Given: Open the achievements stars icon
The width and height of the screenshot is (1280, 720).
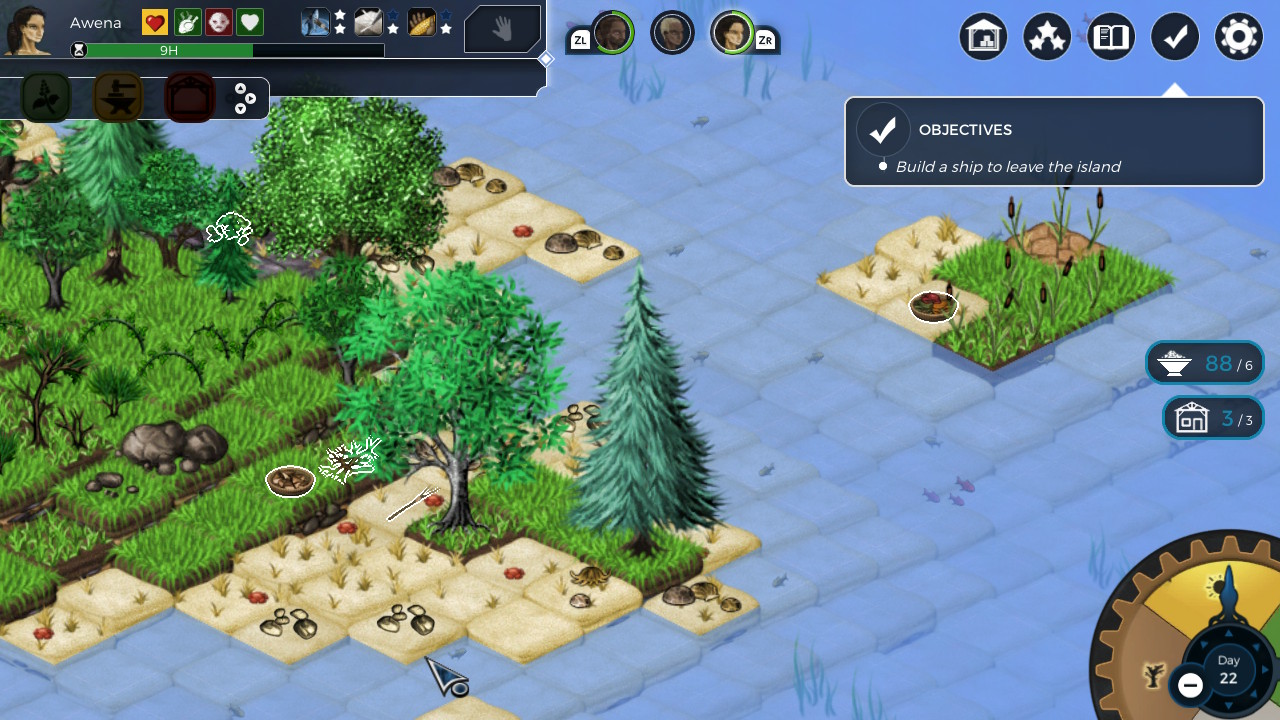Looking at the screenshot, I should [x=1047, y=36].
